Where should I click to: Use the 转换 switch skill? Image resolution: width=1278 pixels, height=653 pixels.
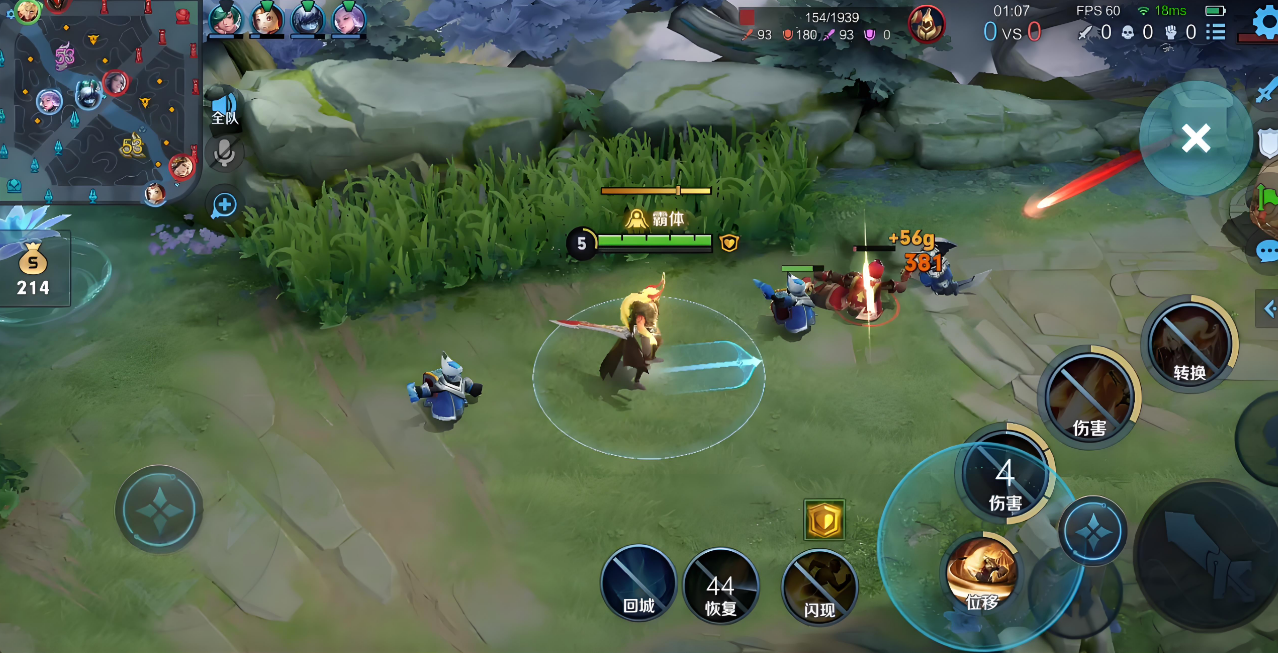(1189, 346)
